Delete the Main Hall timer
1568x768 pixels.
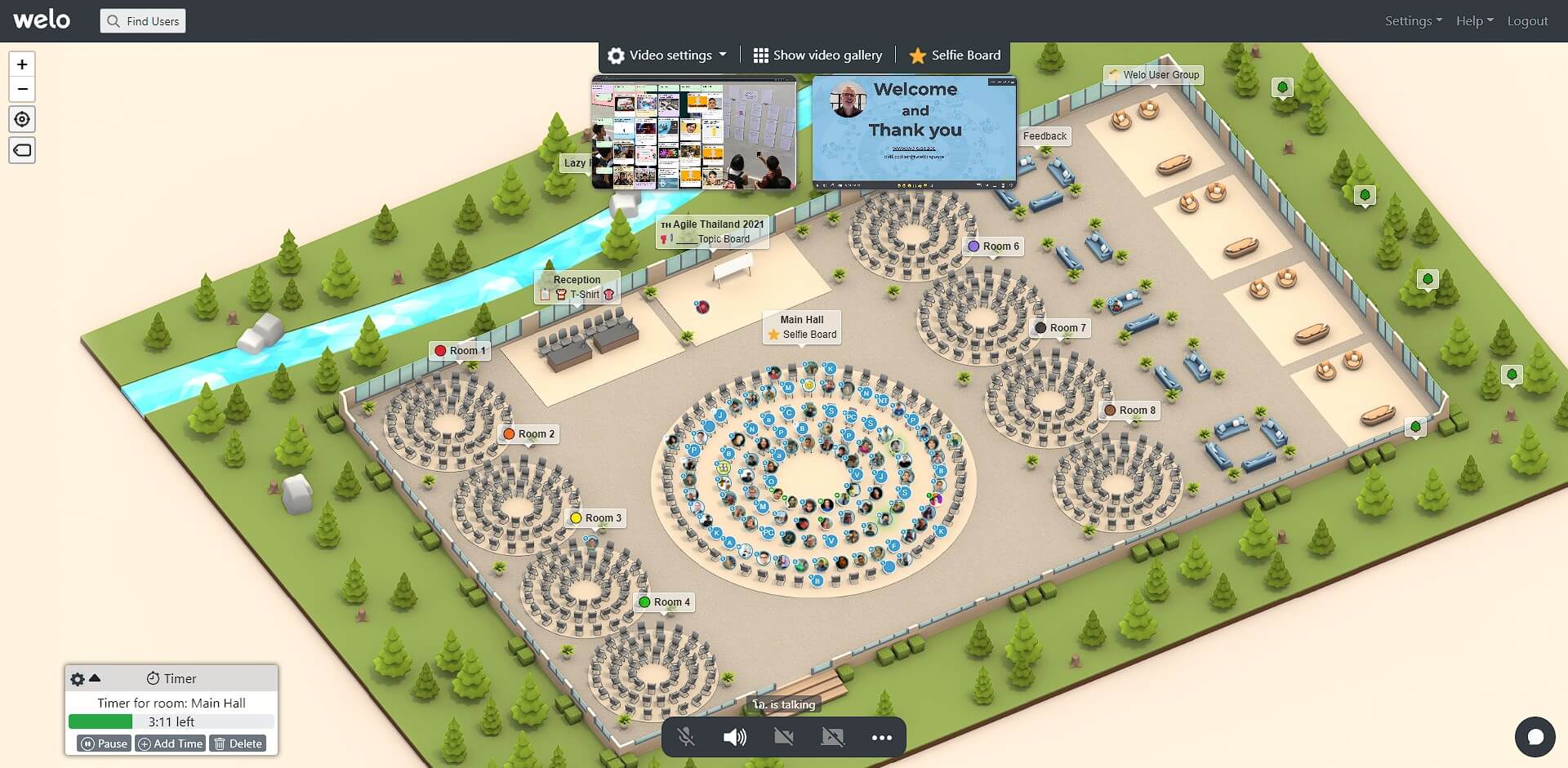[238, 744]
